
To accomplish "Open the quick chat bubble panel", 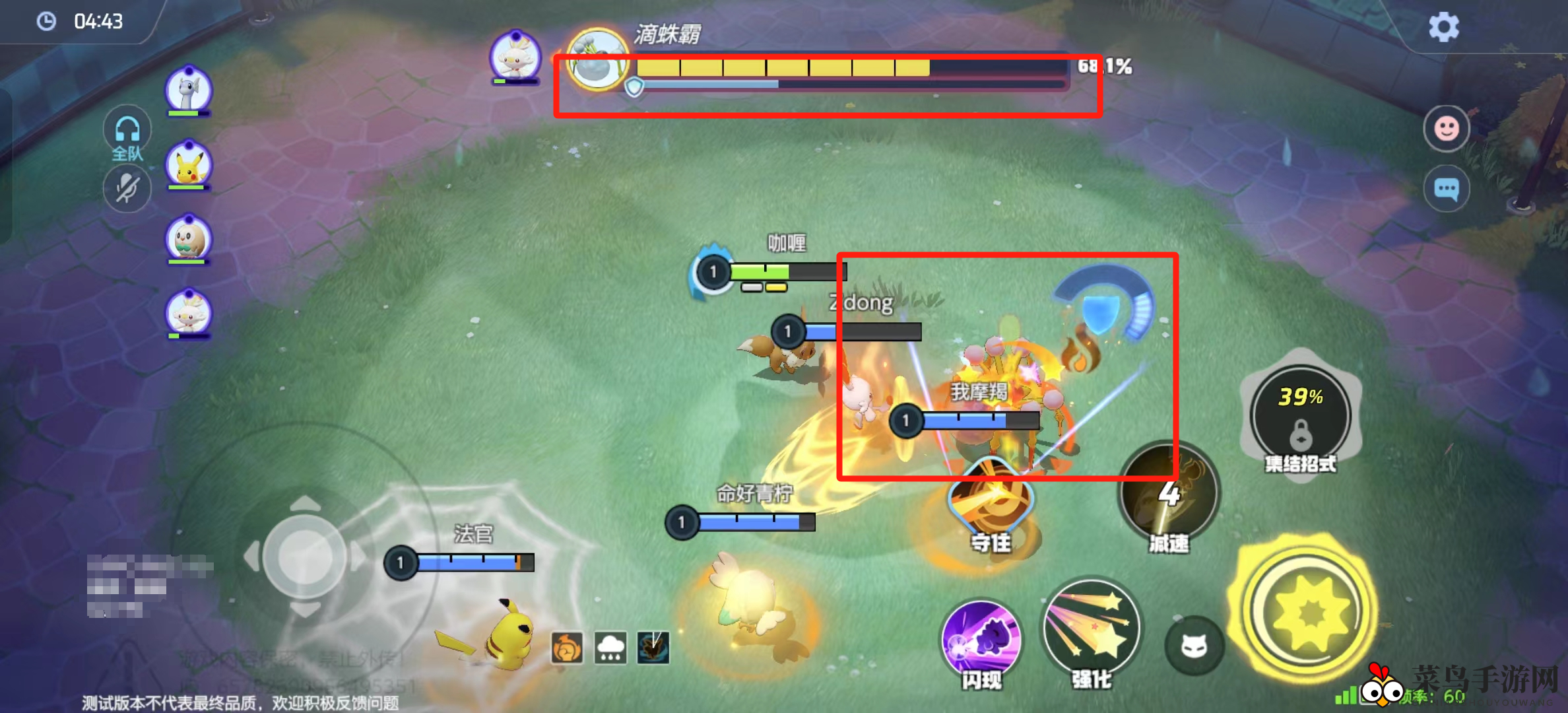I will pyautogui.click(x=1447, y=188).
